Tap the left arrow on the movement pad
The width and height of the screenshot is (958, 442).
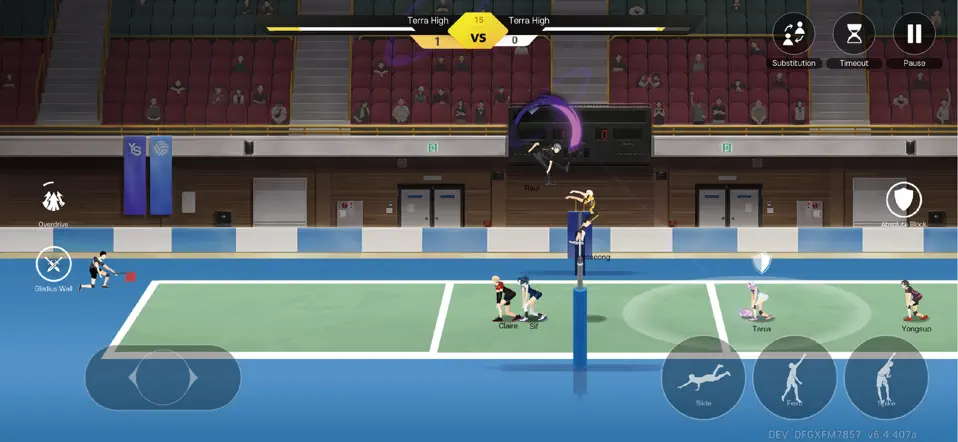coord(129,378)
